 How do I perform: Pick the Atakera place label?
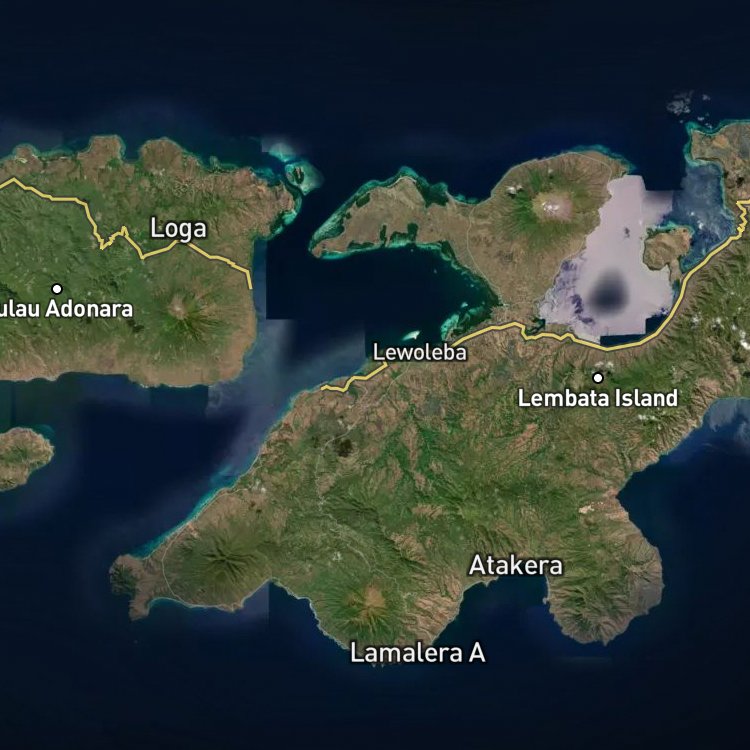515,565
